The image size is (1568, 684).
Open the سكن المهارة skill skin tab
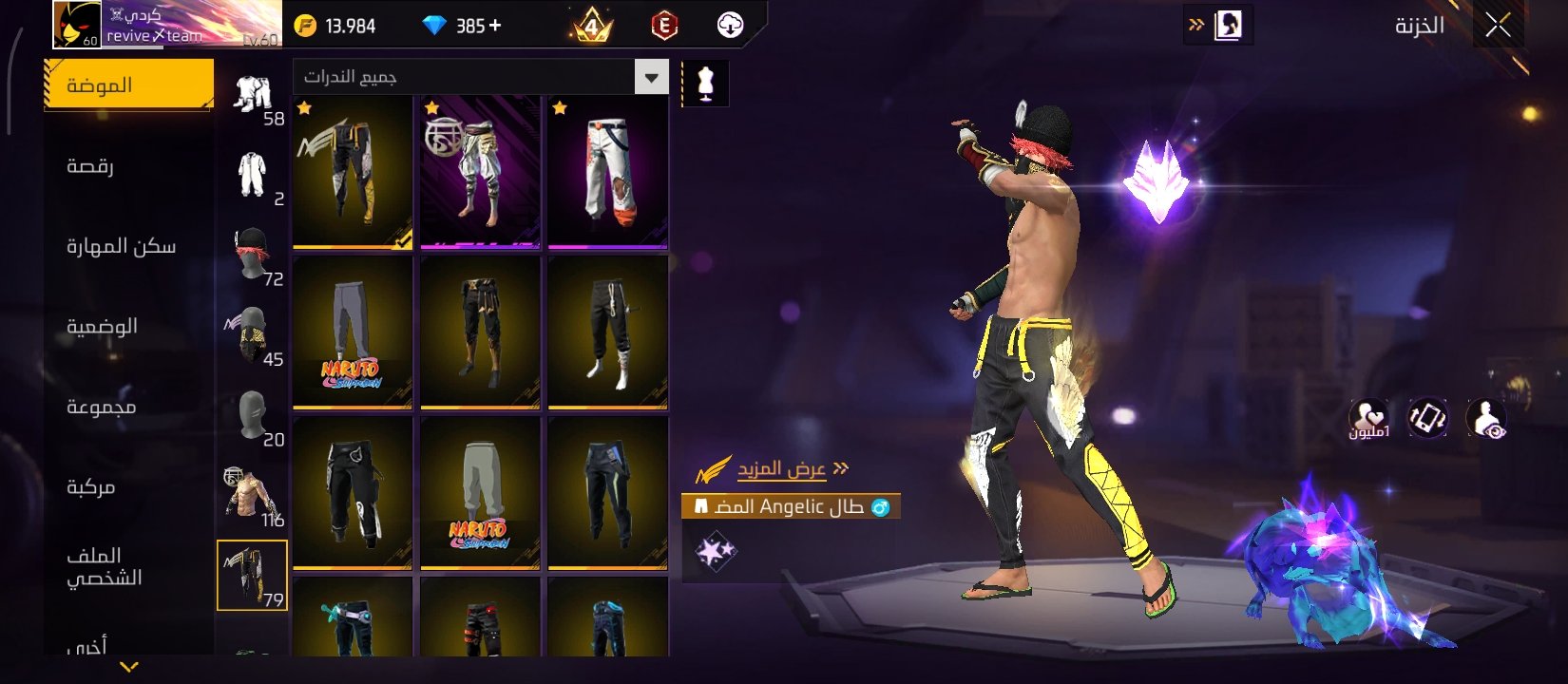click(121, 246)
